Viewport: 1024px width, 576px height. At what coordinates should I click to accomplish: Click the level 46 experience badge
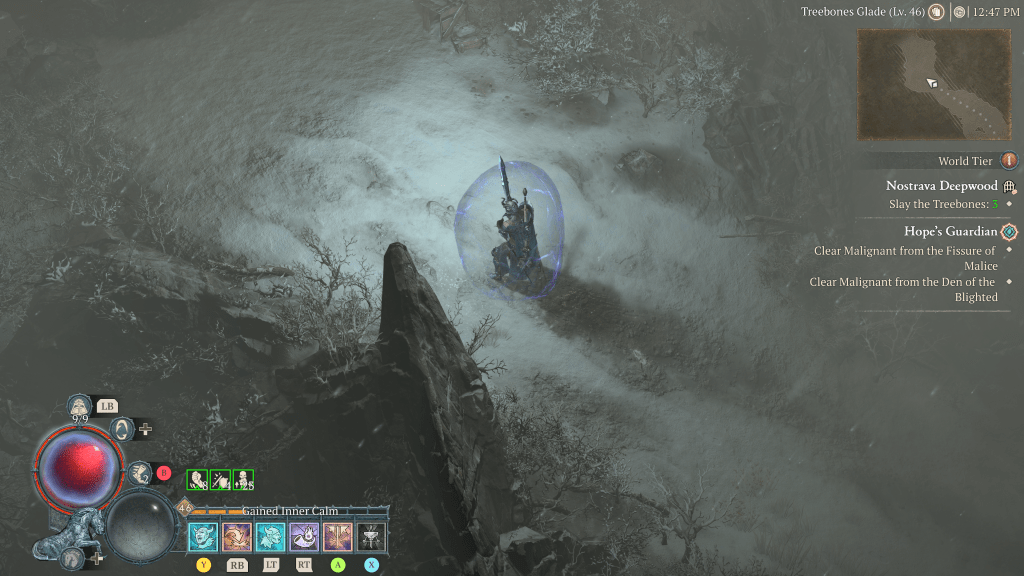(x=185, y=508)
